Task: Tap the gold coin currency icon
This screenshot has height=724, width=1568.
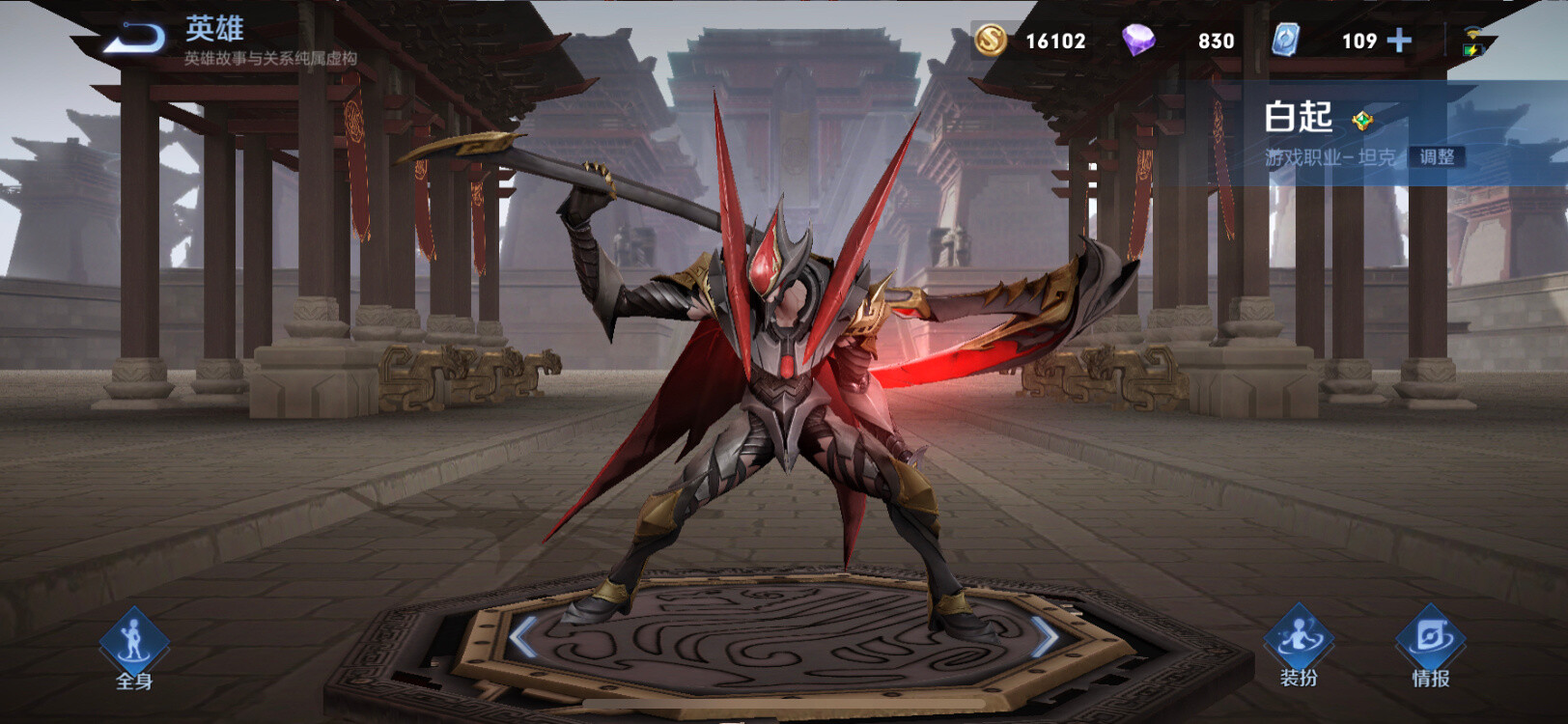Action: point(990,41)
